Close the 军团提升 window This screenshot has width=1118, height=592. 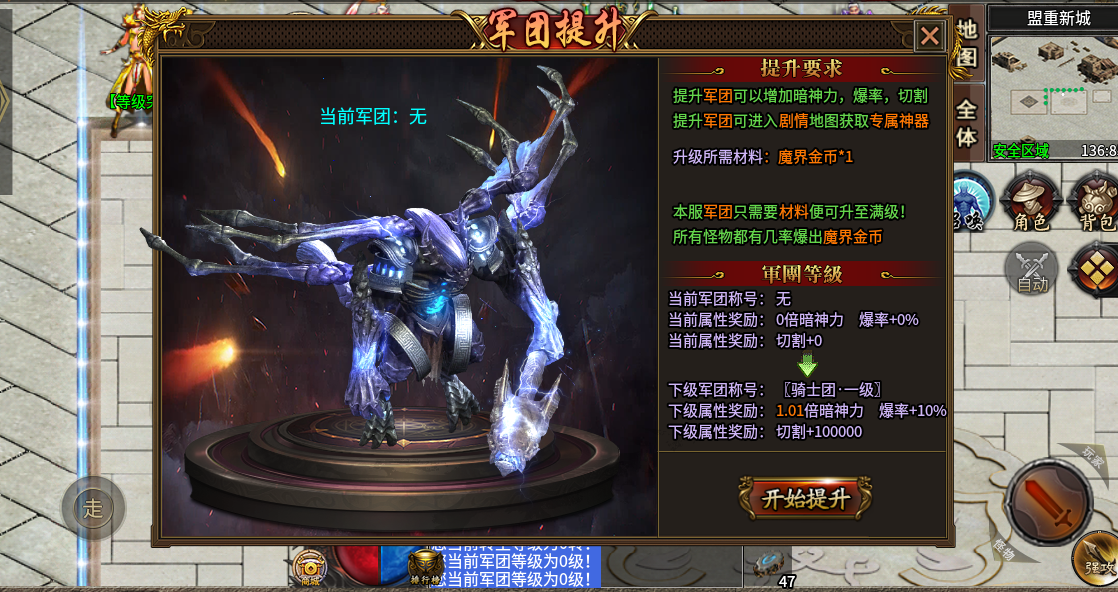click(x=930, y=37)
